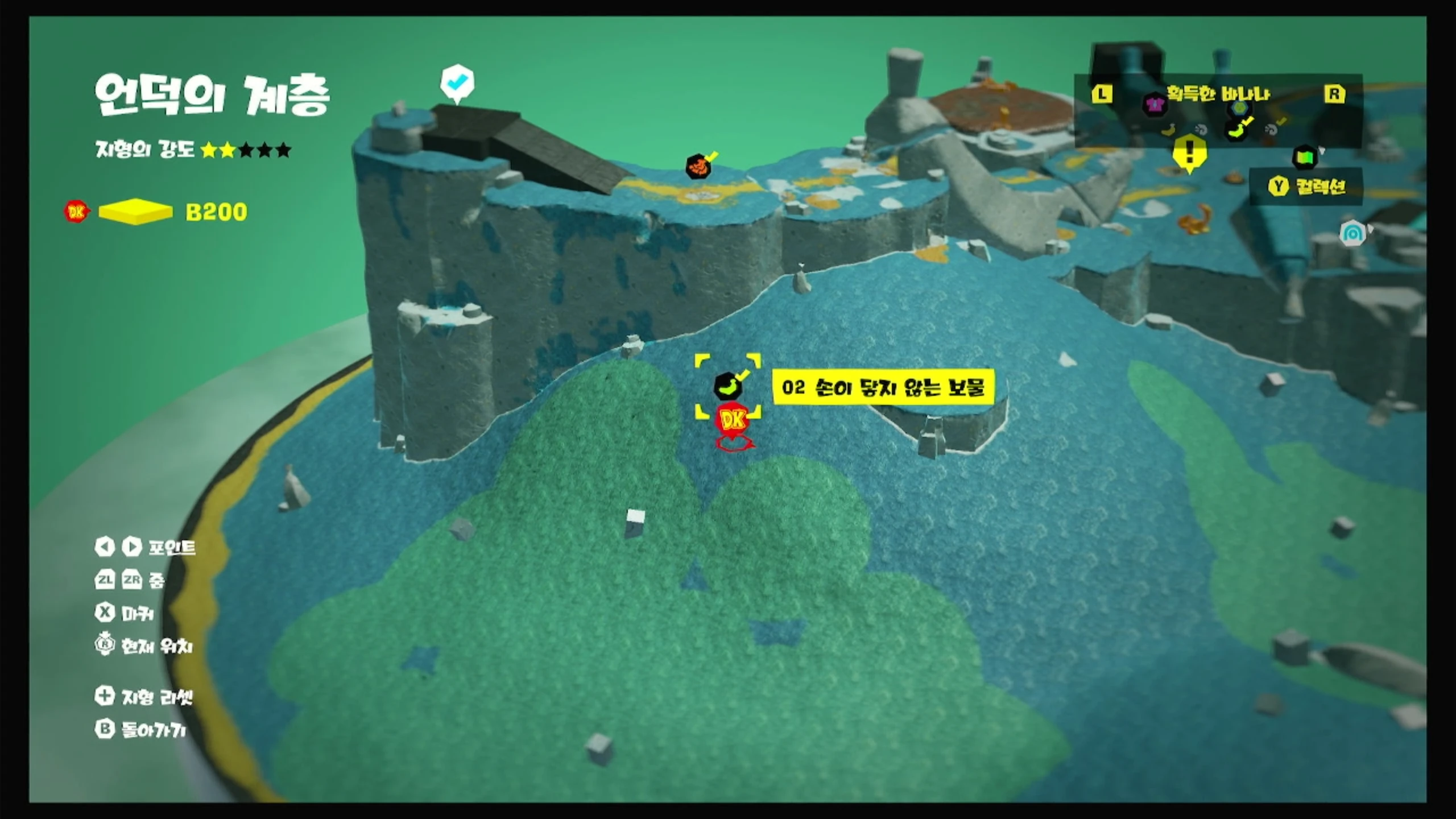Choose the fossil-with-checkmark filter icon
Screen dimensions: 1456x819
pos(1273,129)
